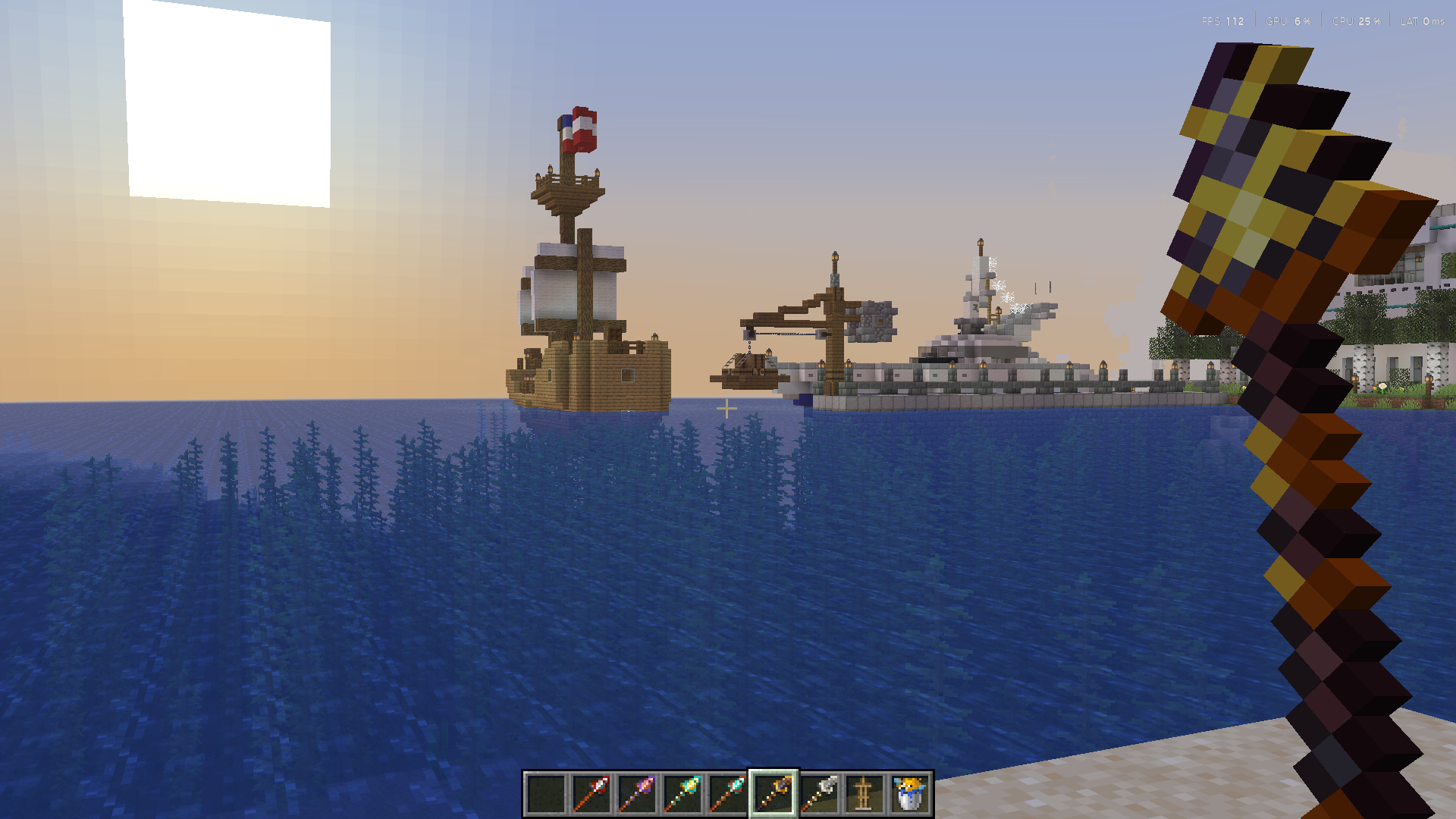Click the GPU 6% usage indicator
Viewport: 1456px width, 819px height.
(x=1287, y=21)
